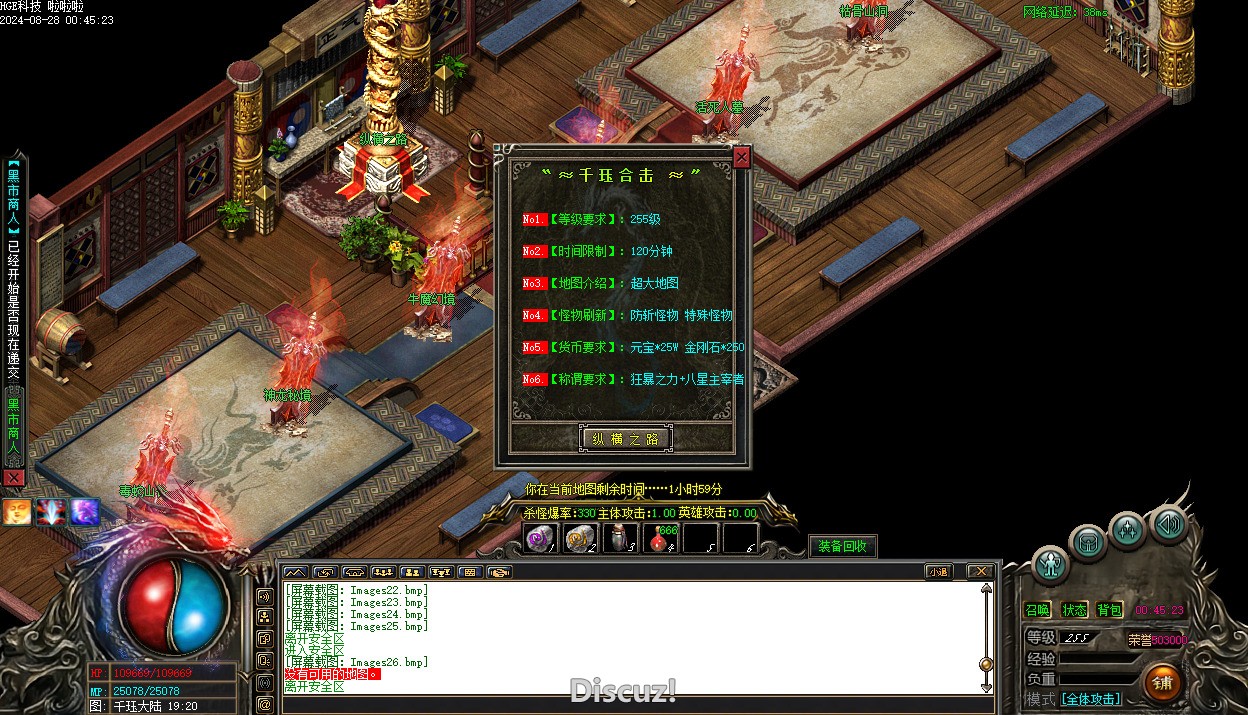This screenshot has height=715, width=1248.
Task: Open the 状态 status panel
Action: click(x=1075, y=610)
